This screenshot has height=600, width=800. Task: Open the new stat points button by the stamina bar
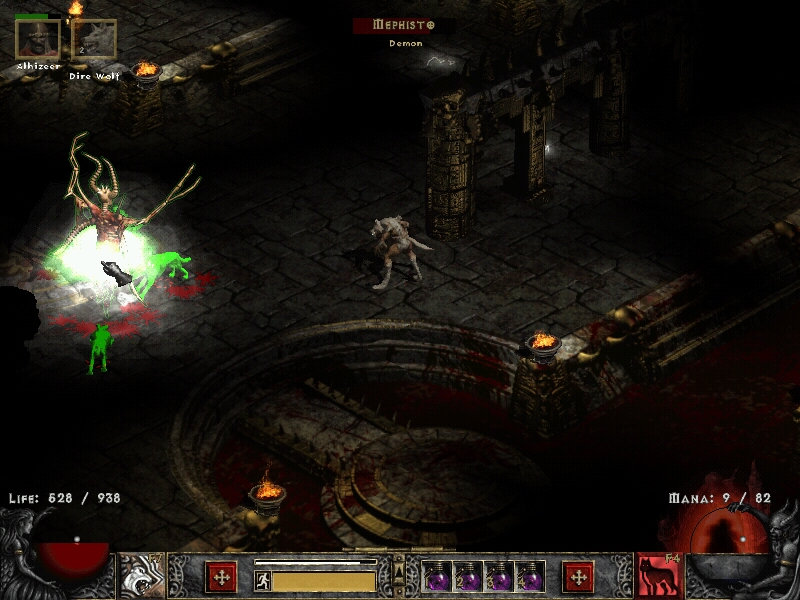(x=220, y=576)
